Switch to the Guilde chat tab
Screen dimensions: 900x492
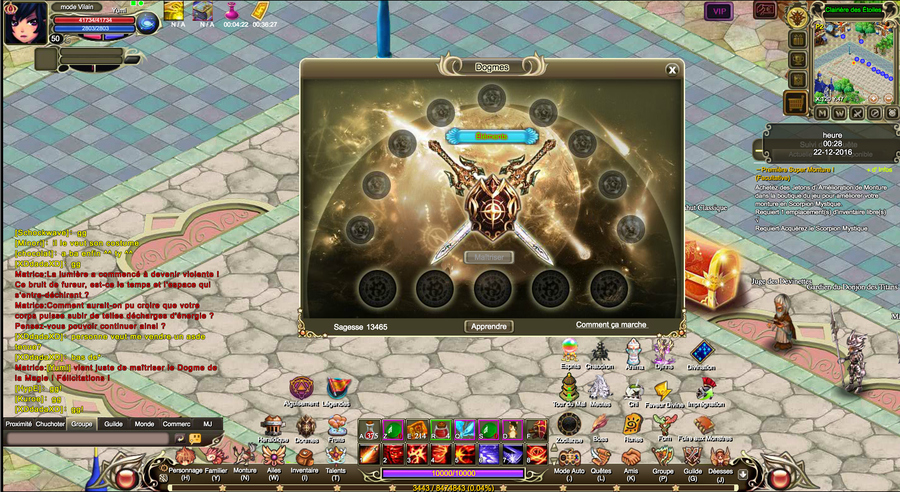pyautogui.click(x=113, y=423)
